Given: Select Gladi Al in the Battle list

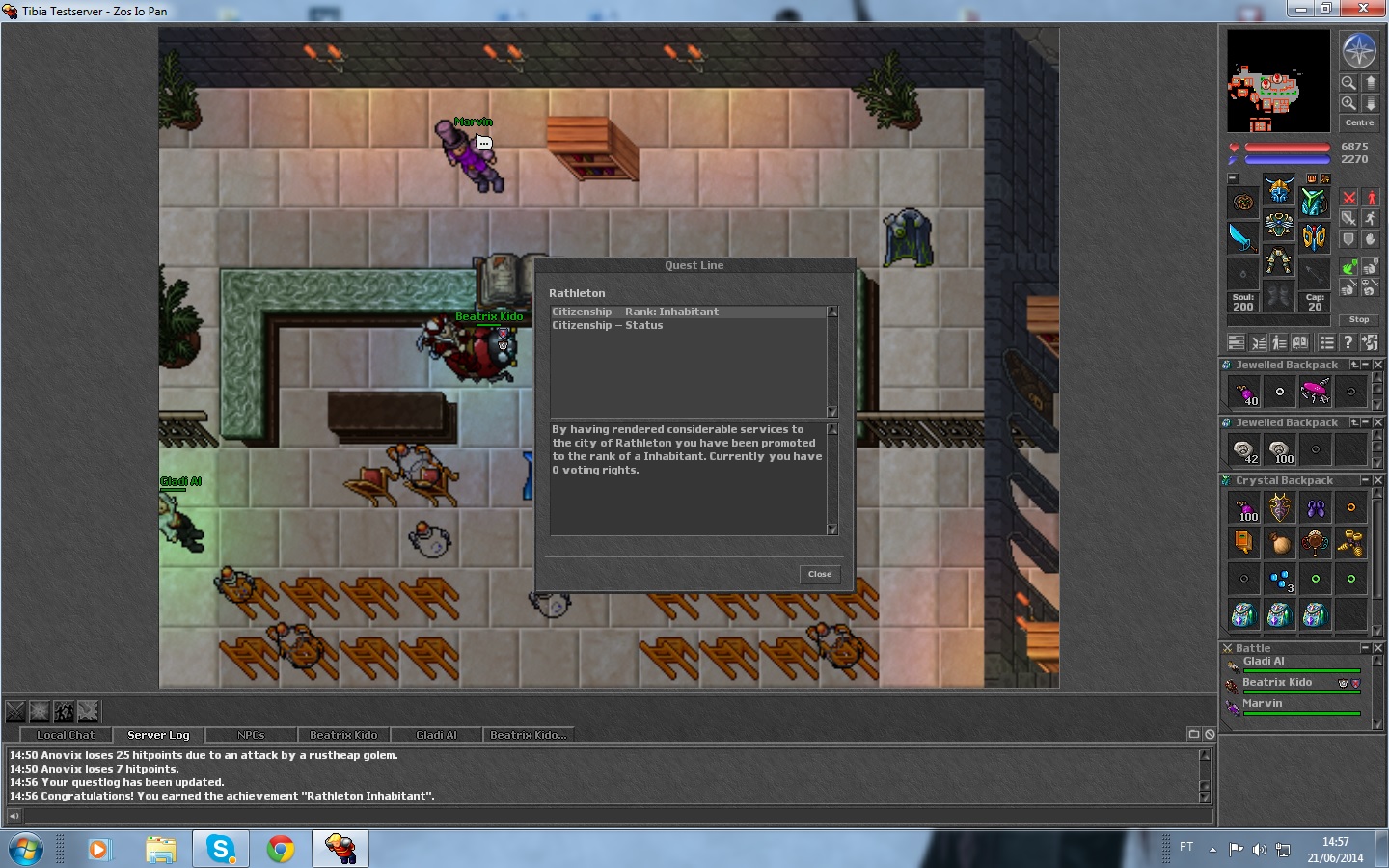Looking at the screenshot, I should (x=1264, y=662).
